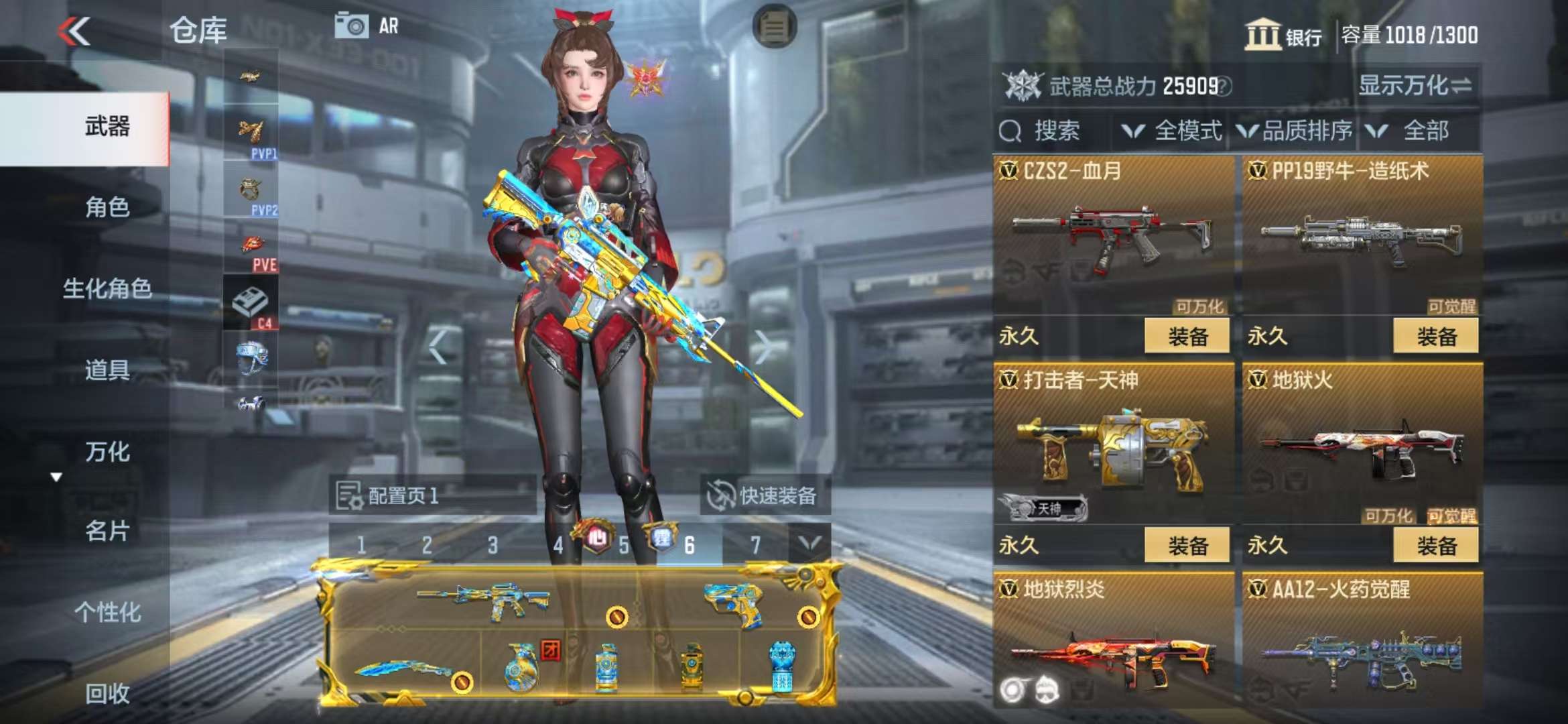Equip the CZS2-血月 weapon
The width and height of the screenshot is (1568, 724).
click(1187, 336)
